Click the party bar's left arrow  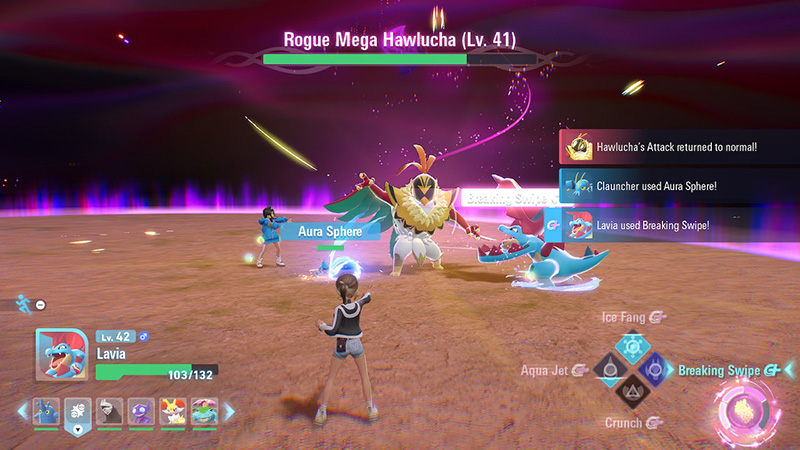point(21,411)
